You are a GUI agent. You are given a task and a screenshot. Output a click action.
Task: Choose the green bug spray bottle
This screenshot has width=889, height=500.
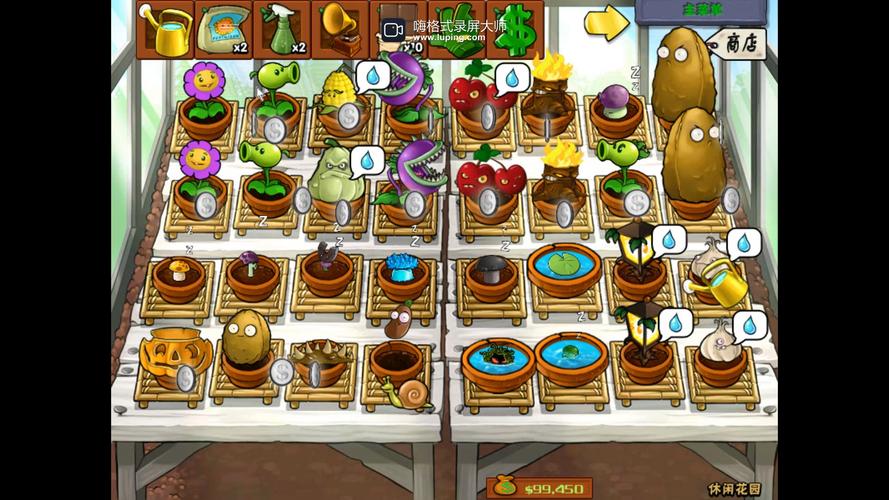coord(281,30)
